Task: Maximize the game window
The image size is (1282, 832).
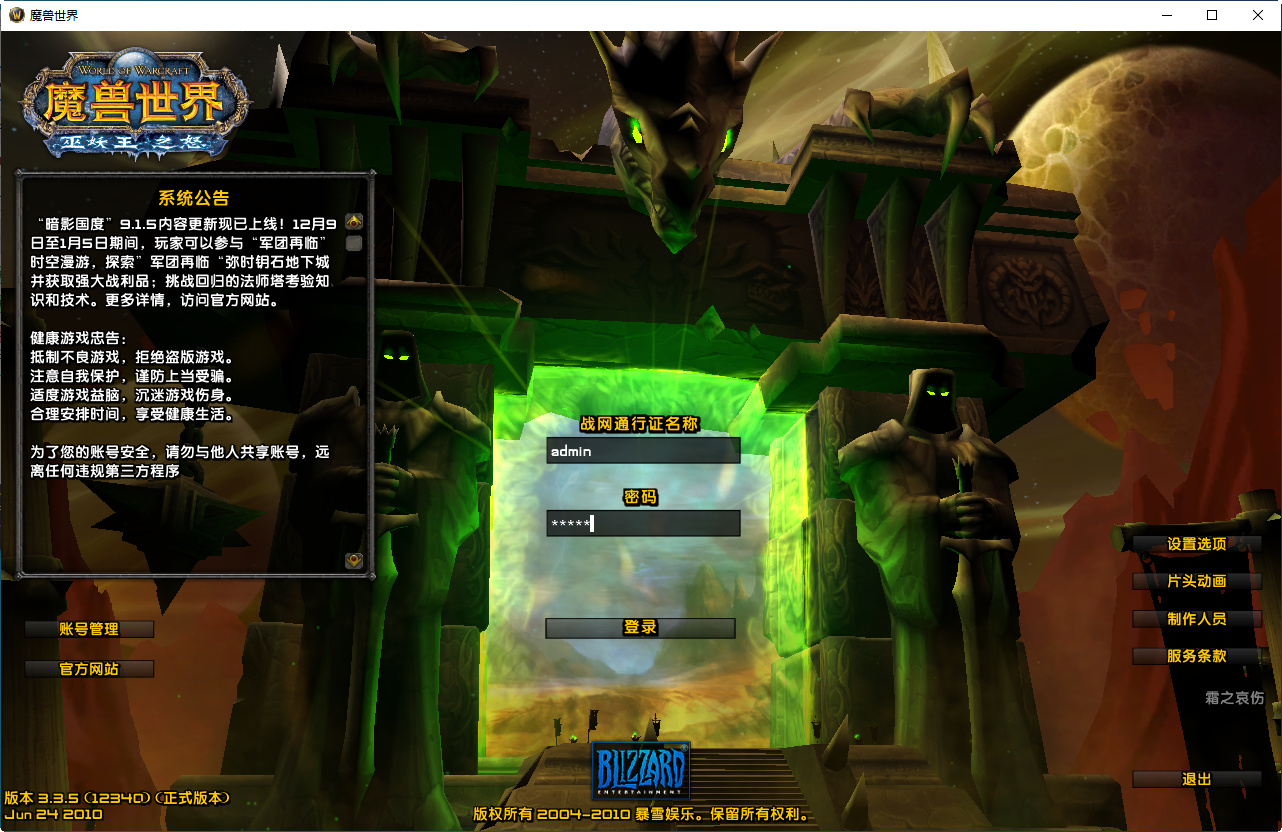Action: (1212, 15)
